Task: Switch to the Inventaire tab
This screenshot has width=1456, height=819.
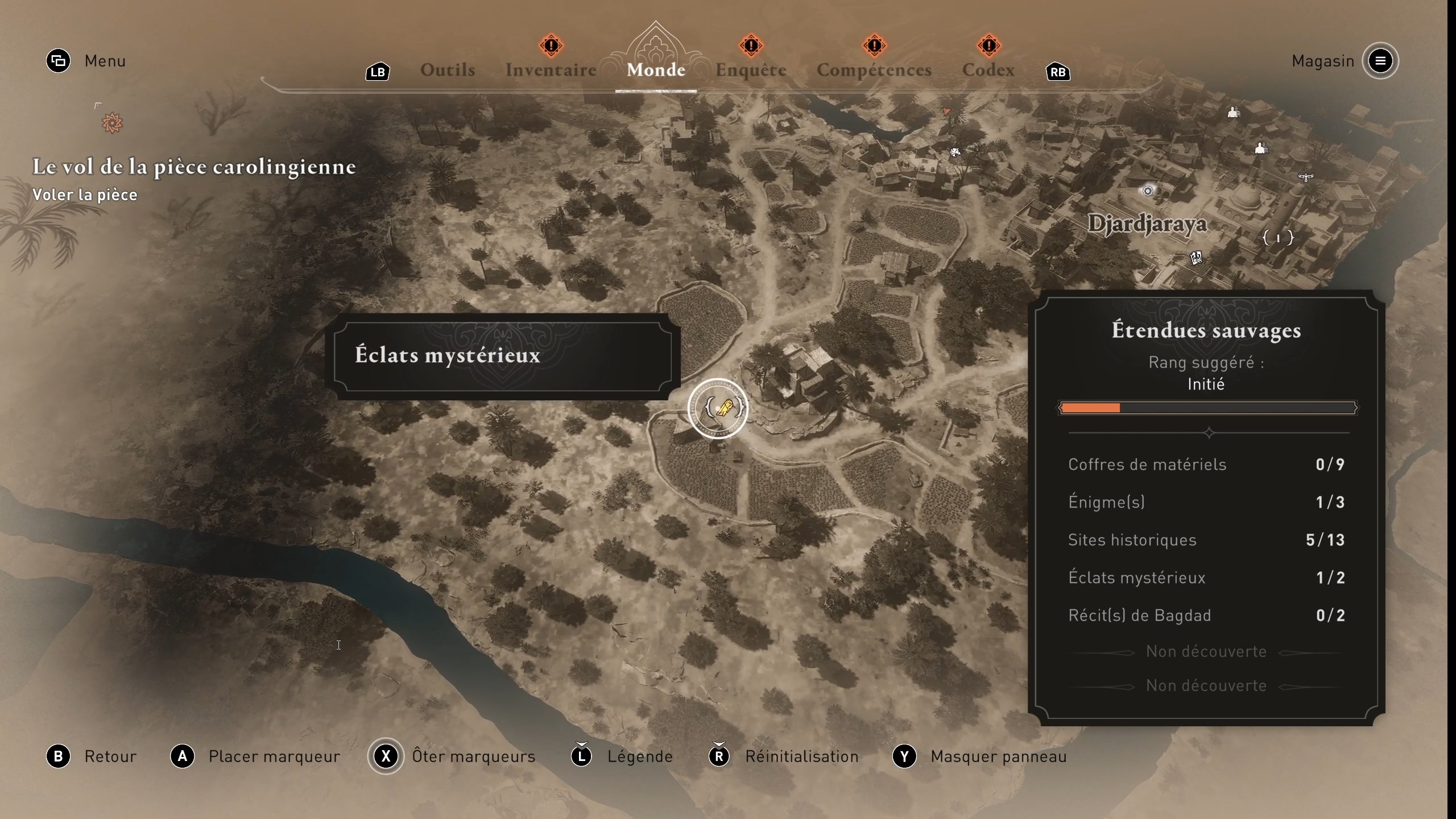Action: (551, 69)
